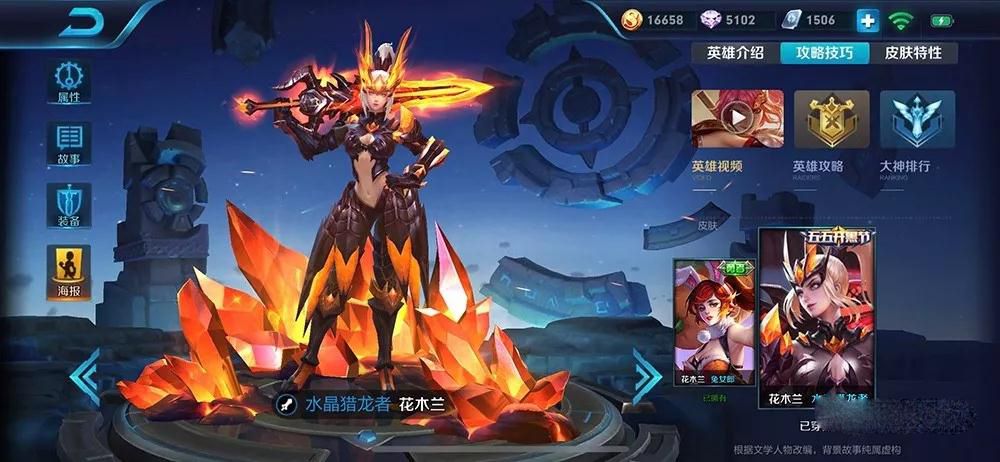Open the 故事 story panel
Viewport: 1000px width, 462px height.
click(68, 143)
